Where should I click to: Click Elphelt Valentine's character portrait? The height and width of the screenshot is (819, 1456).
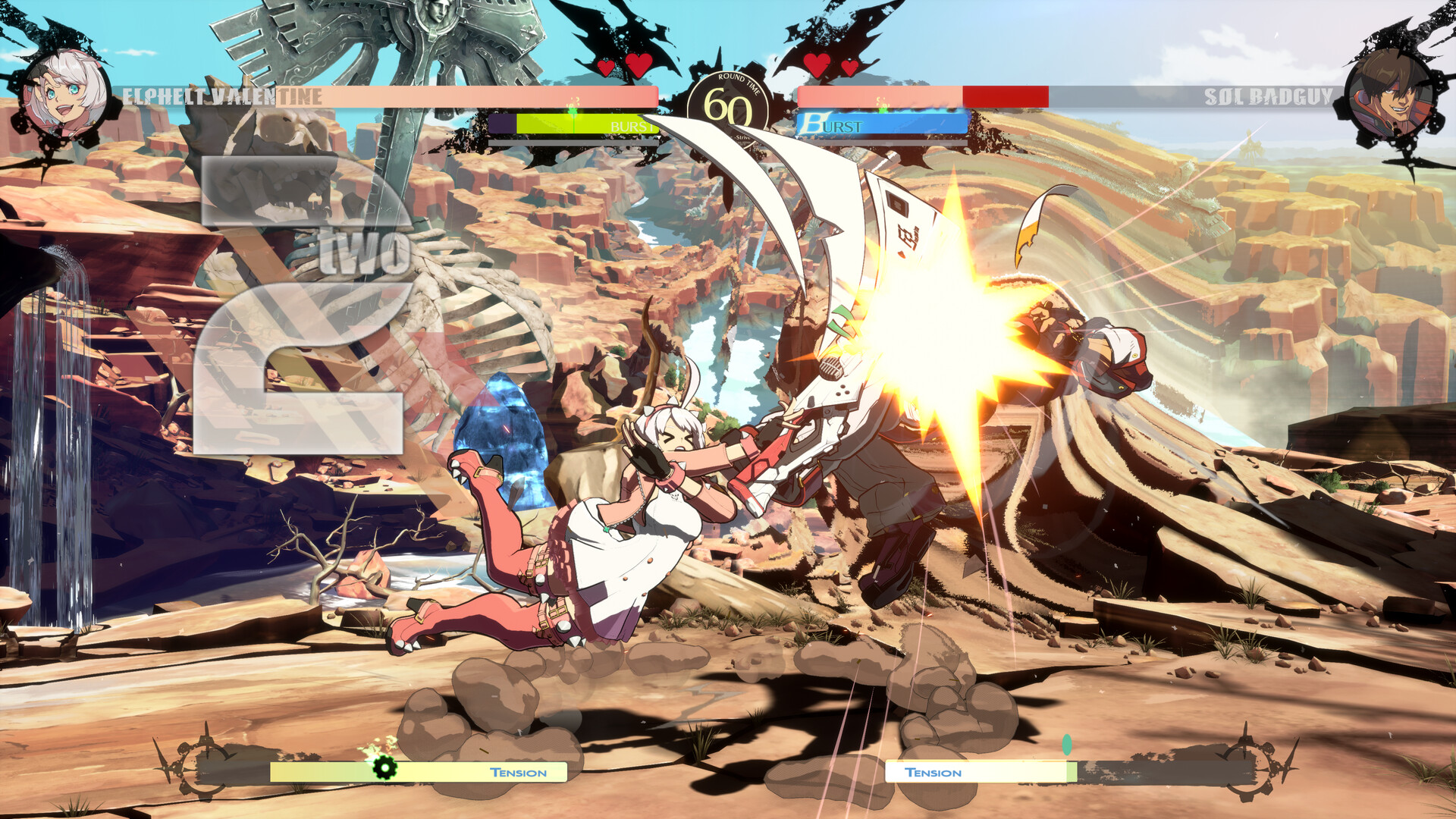click(x=67, y=91)
